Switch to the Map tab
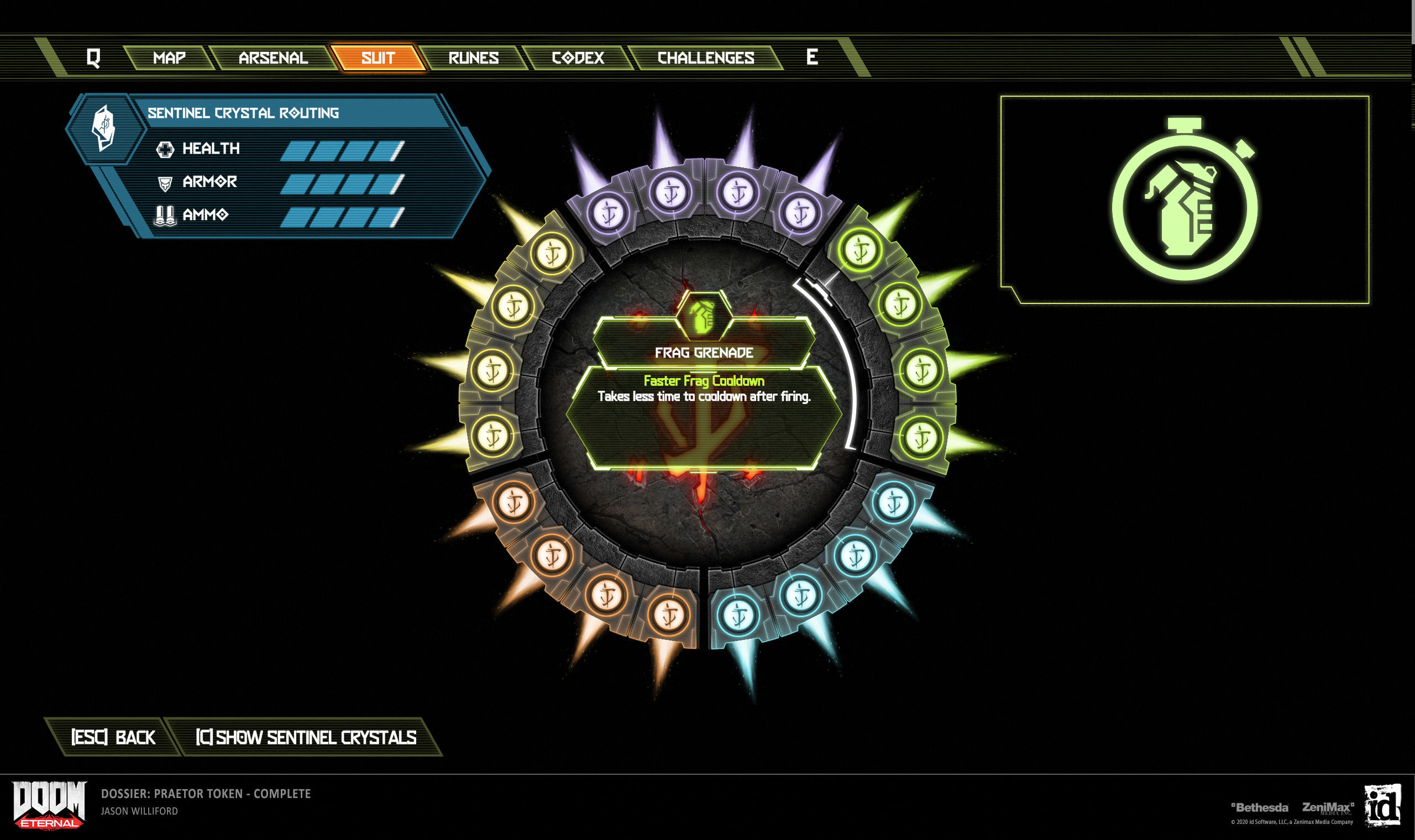Viewport: 1415px width, 840px height. (169, 57)
